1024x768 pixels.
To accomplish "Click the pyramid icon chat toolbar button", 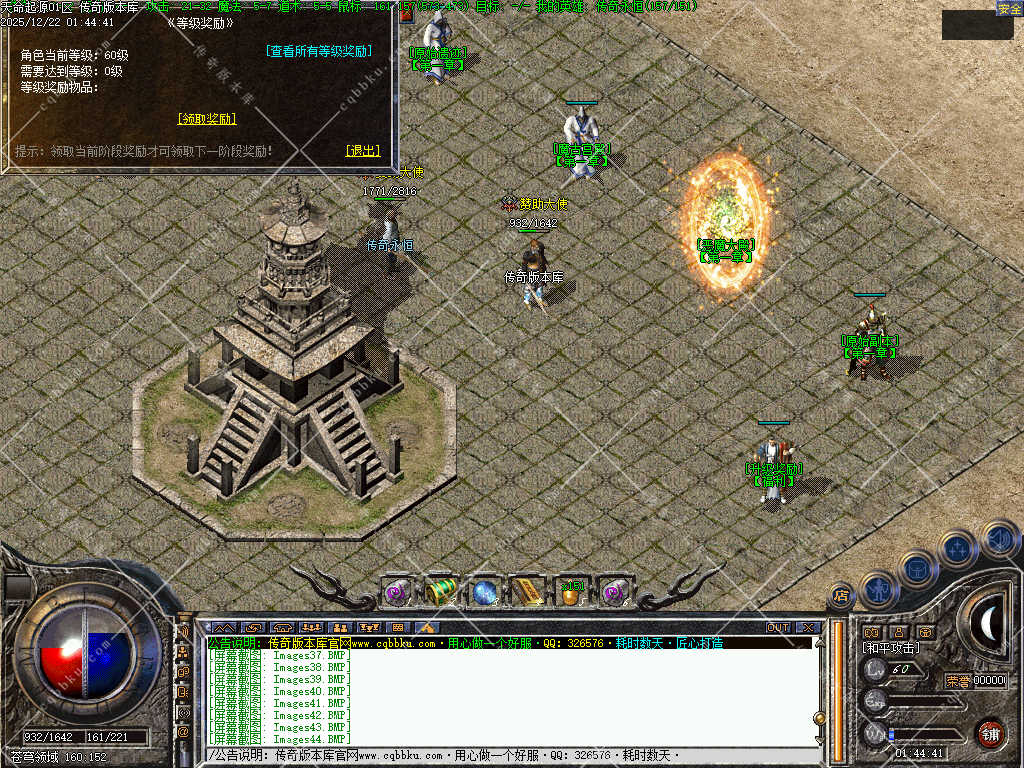I will click(x=426, y=627).
